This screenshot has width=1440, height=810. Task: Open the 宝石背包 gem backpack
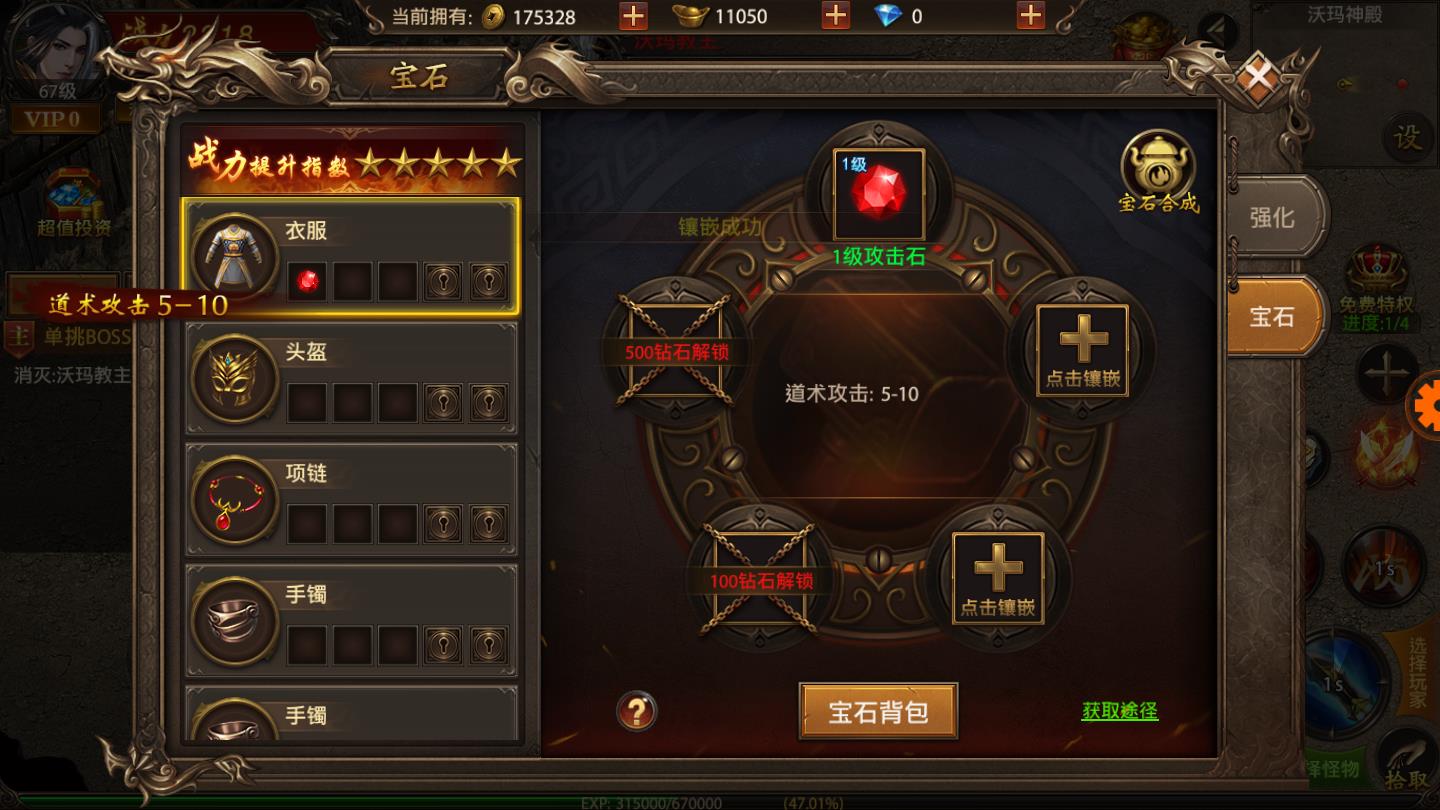[x=877, y=710]
